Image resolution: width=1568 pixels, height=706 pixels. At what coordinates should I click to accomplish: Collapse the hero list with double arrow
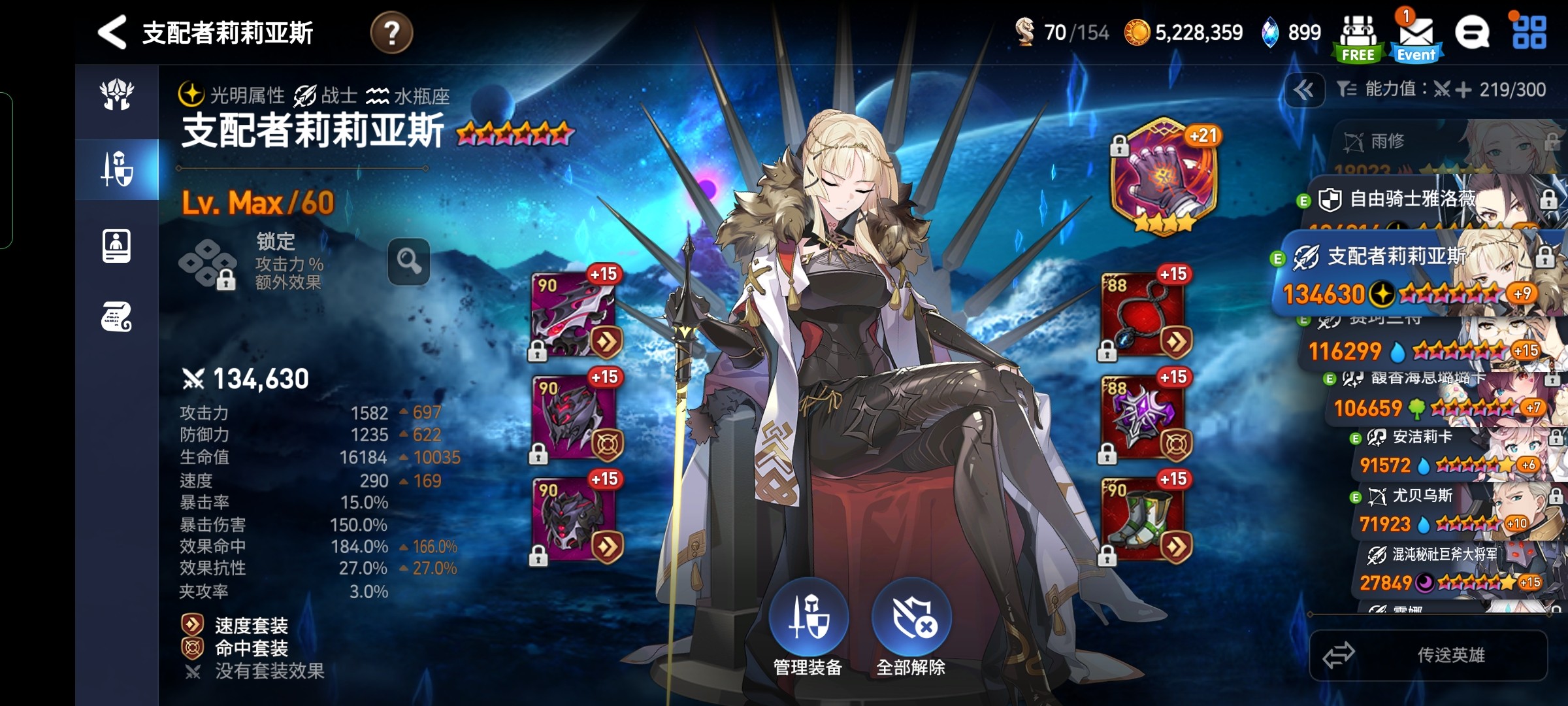point(1304,90)
